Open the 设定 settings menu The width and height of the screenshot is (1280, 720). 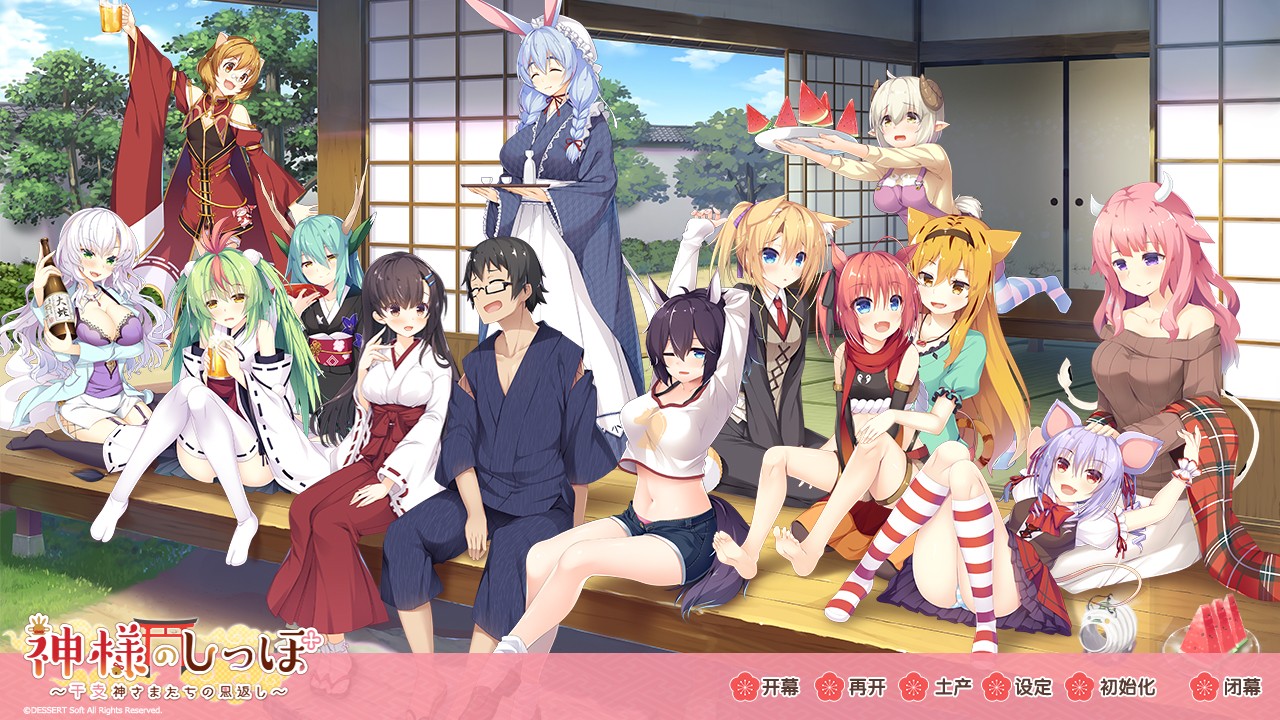click(x=1019, y=687)
